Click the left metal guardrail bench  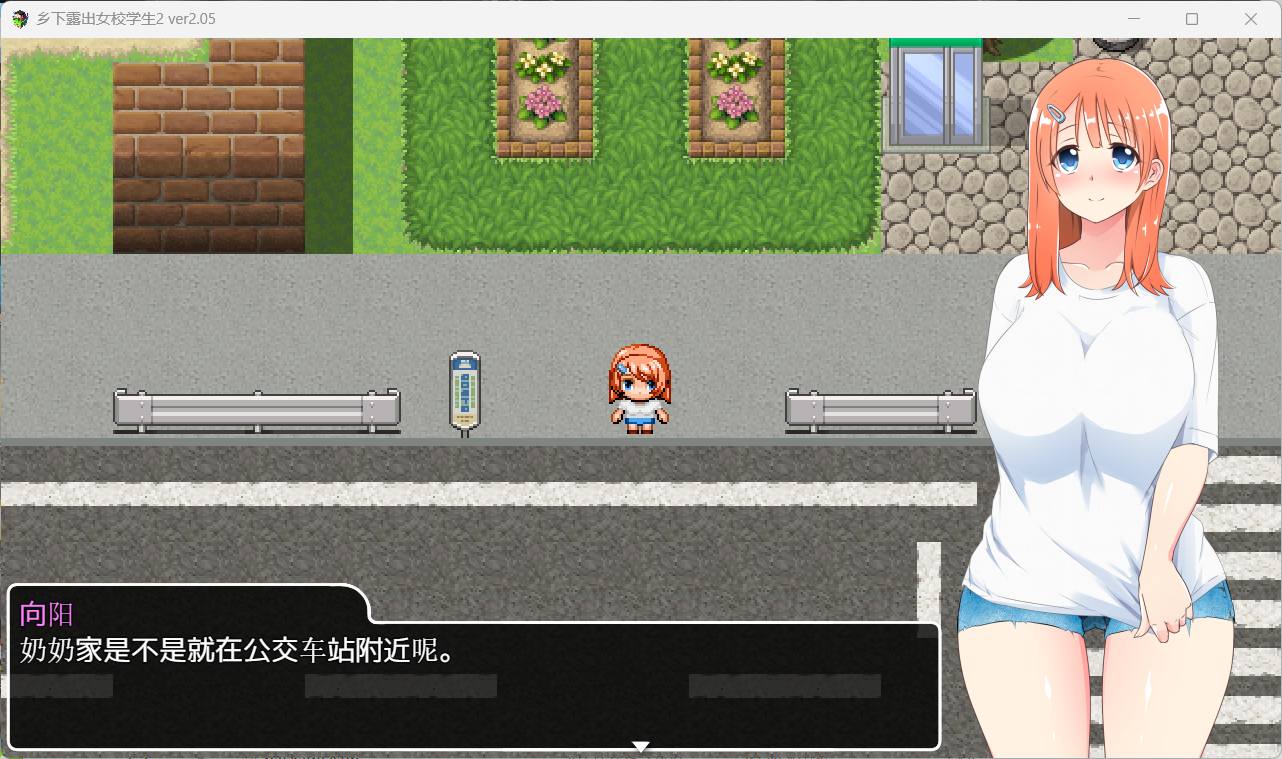[257, 408]
